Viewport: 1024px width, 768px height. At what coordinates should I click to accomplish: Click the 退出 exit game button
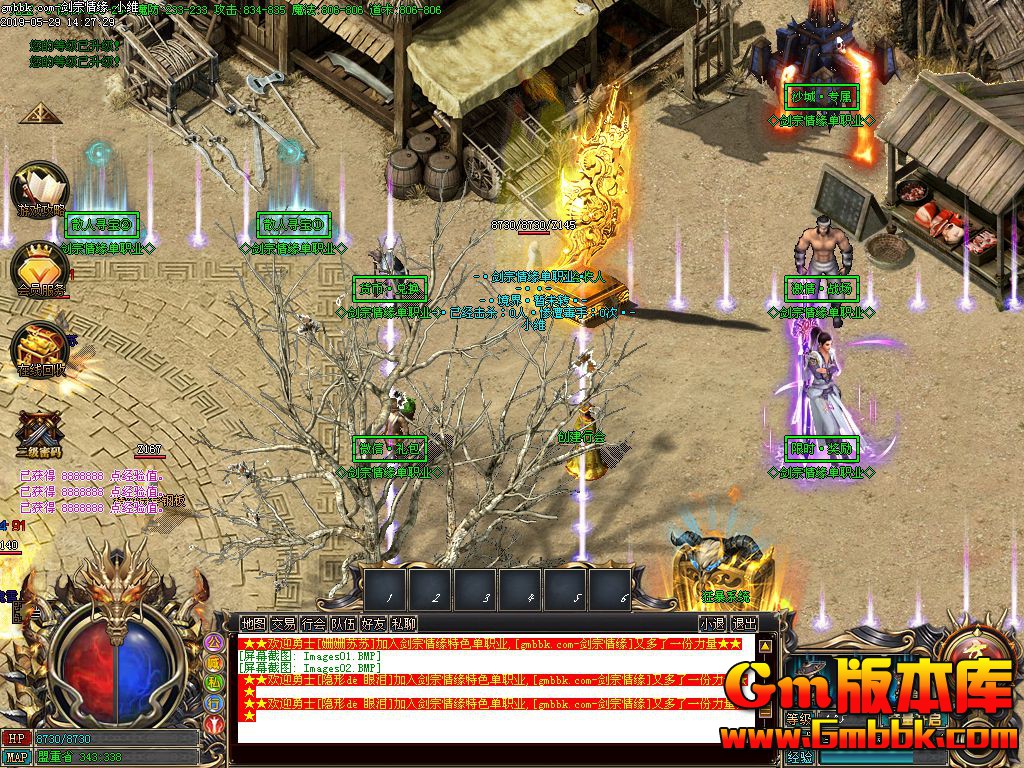click(x=744, y=623)
